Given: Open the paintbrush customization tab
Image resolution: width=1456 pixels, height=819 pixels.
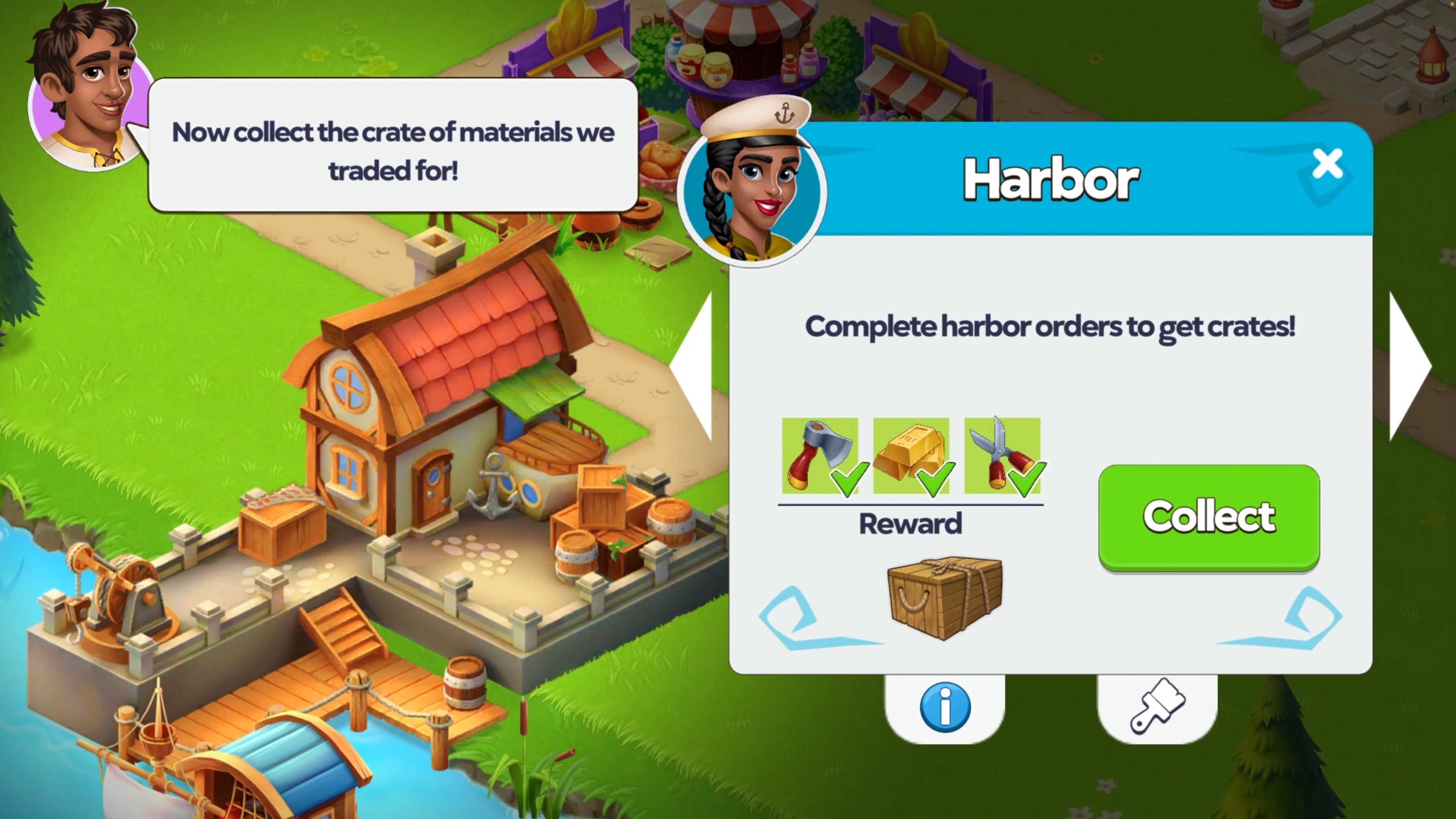Looking at the screenshot, I should [x=1157, y=707].
